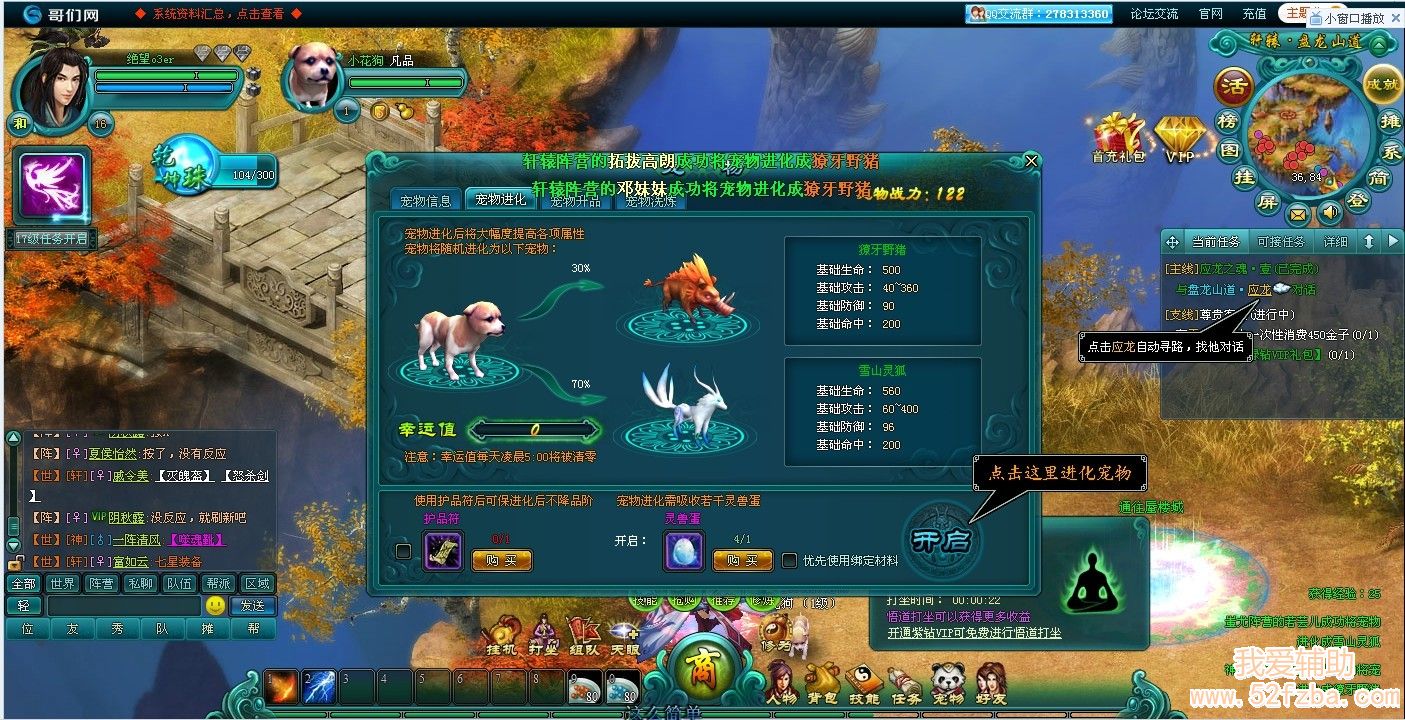Open the 人物 character sheet
Image resolution: width=1405 pixels, height=720 pixels.
[781, 683]
